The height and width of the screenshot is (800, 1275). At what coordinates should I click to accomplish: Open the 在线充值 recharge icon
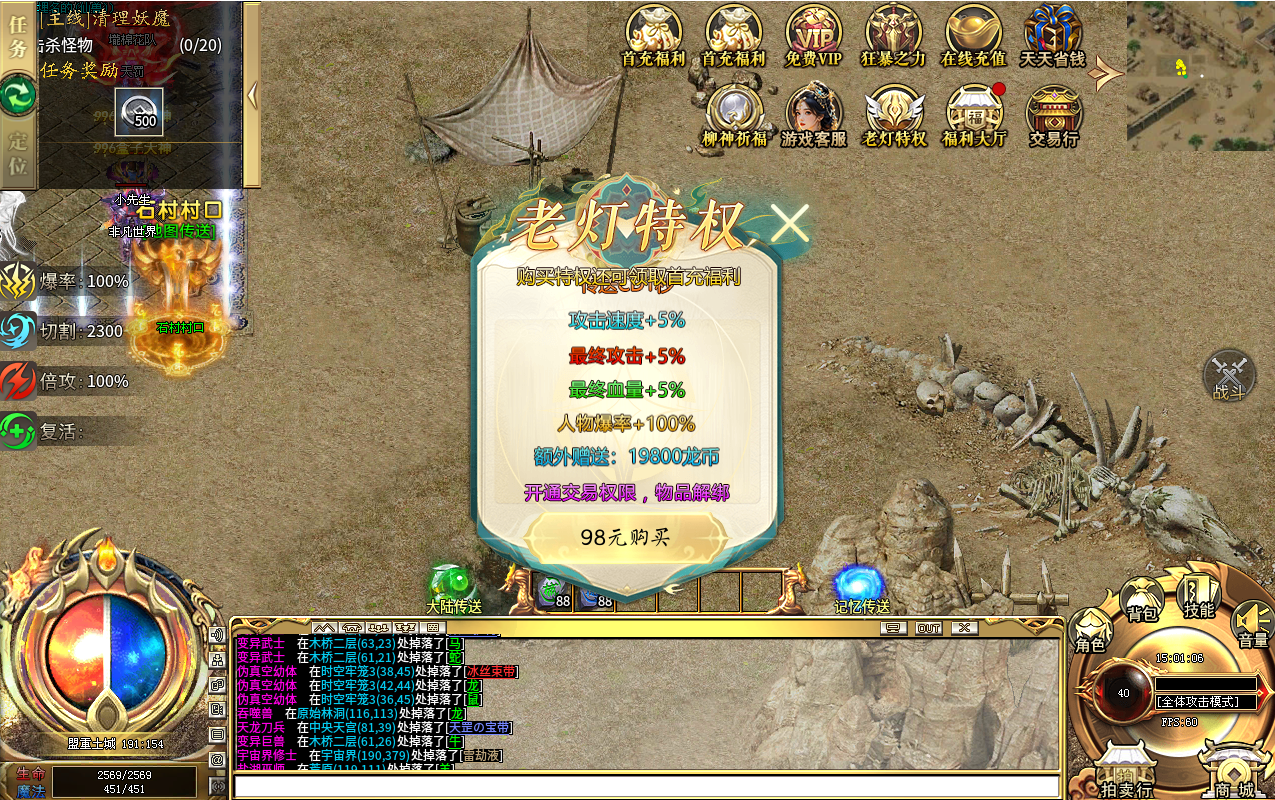[x=973, y=35]
